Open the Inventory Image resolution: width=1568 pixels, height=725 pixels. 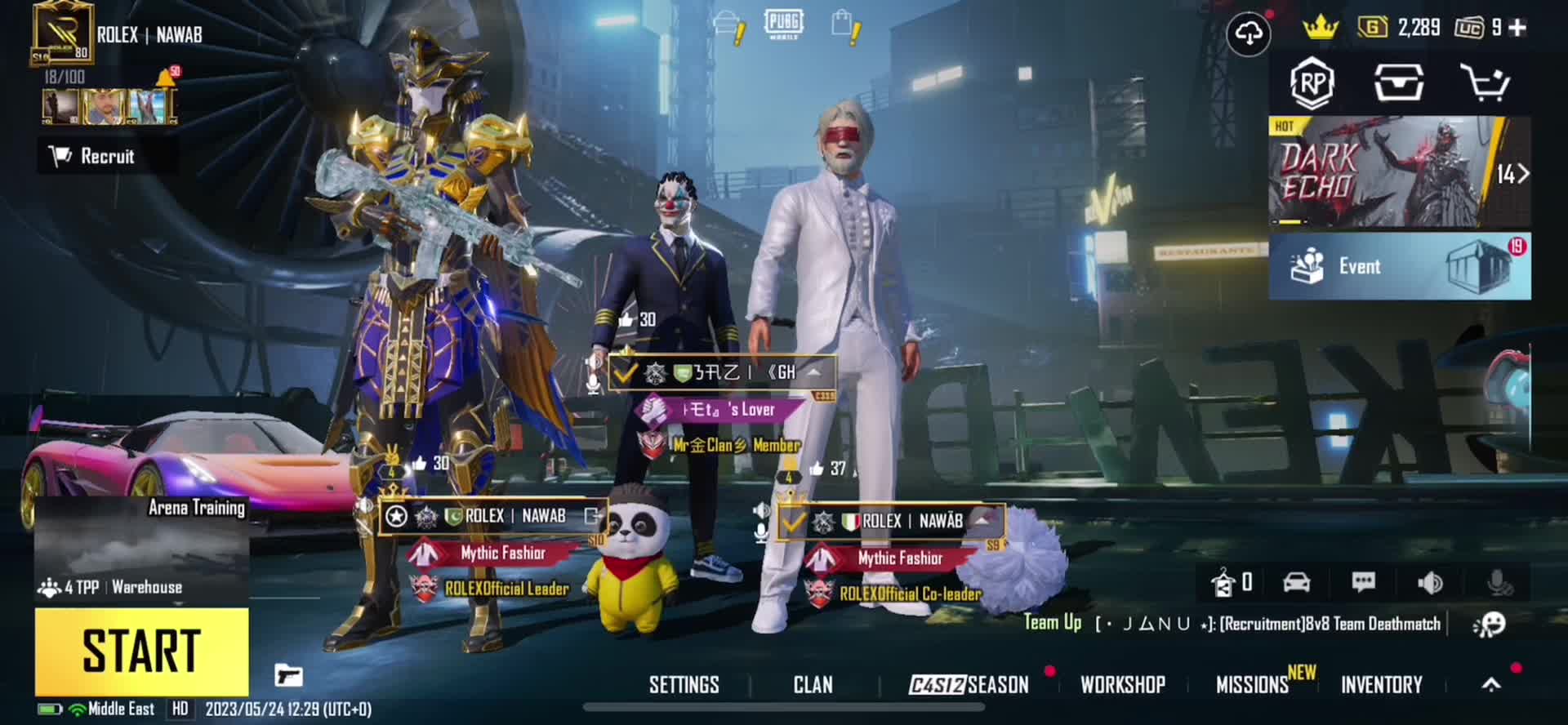1381,684
